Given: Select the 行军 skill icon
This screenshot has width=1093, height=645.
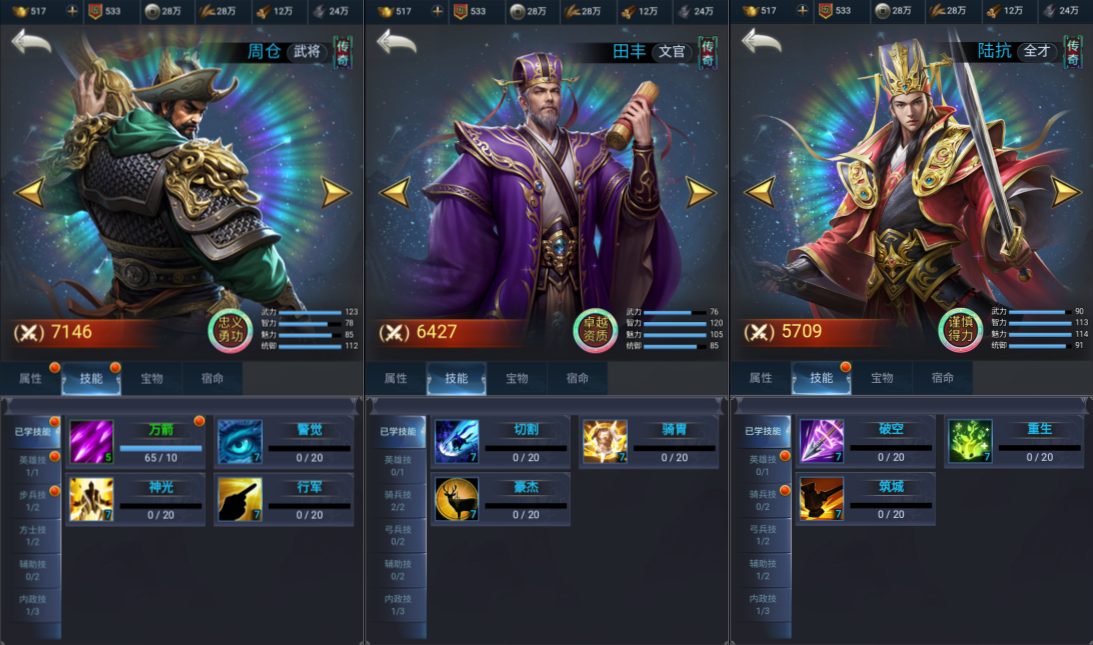Looking at the screenshot, I should click(240, 499).
